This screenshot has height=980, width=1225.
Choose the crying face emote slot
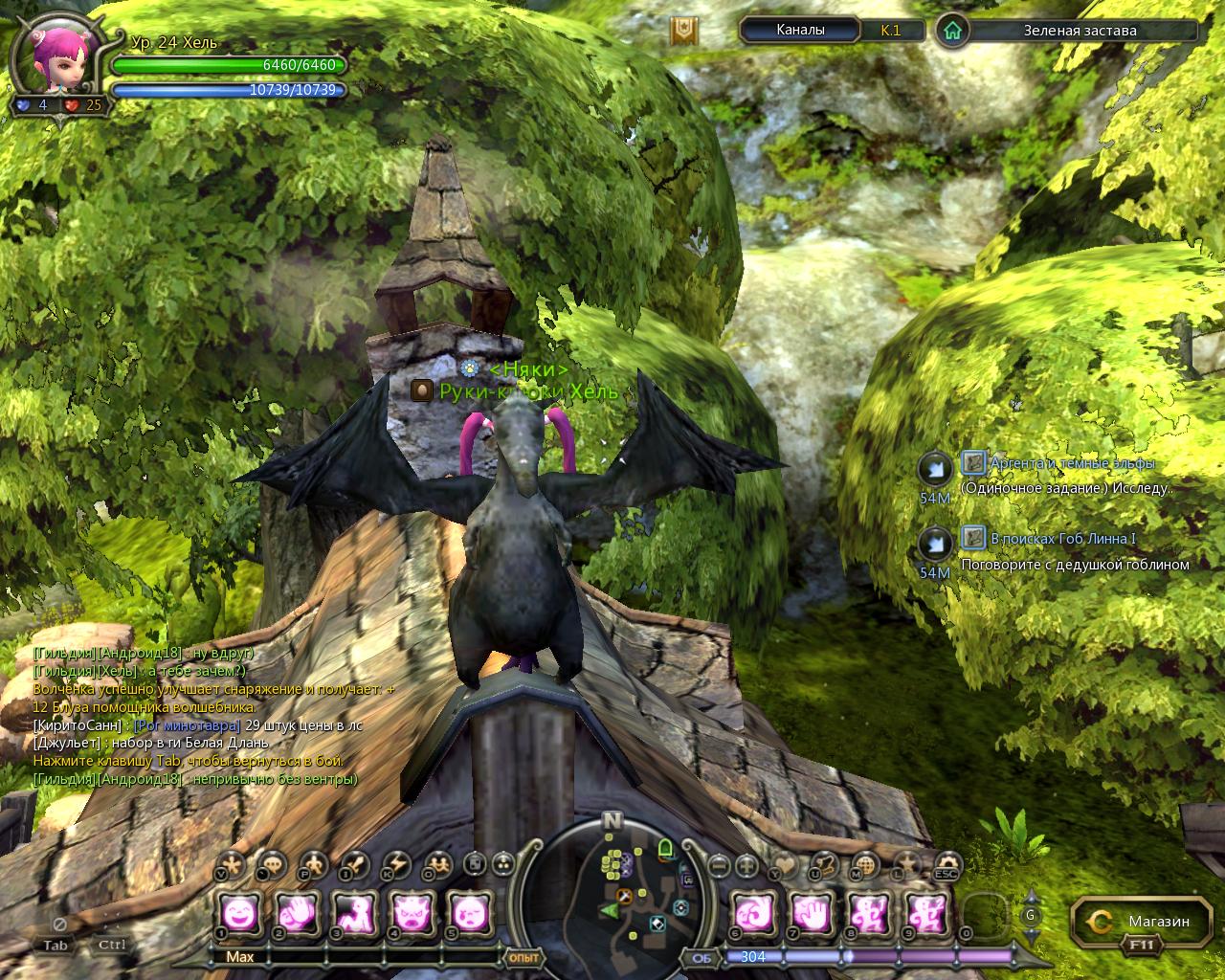click(471, 914)
